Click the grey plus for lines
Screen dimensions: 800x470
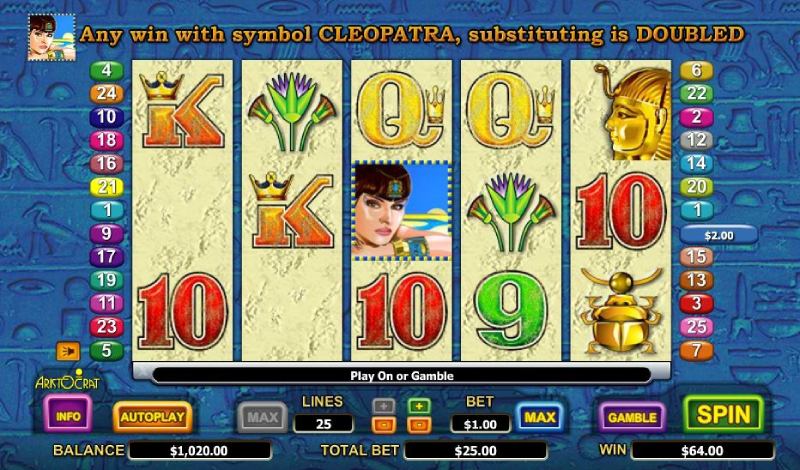click(383, 406)
